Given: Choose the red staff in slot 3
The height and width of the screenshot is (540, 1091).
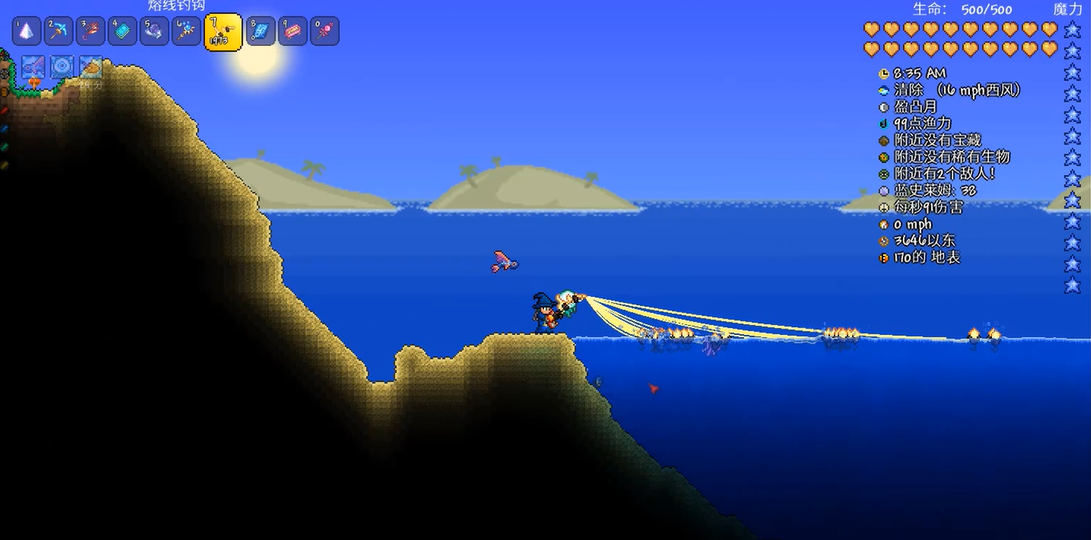Looking at the screenshot, I should tap(90, 31).
